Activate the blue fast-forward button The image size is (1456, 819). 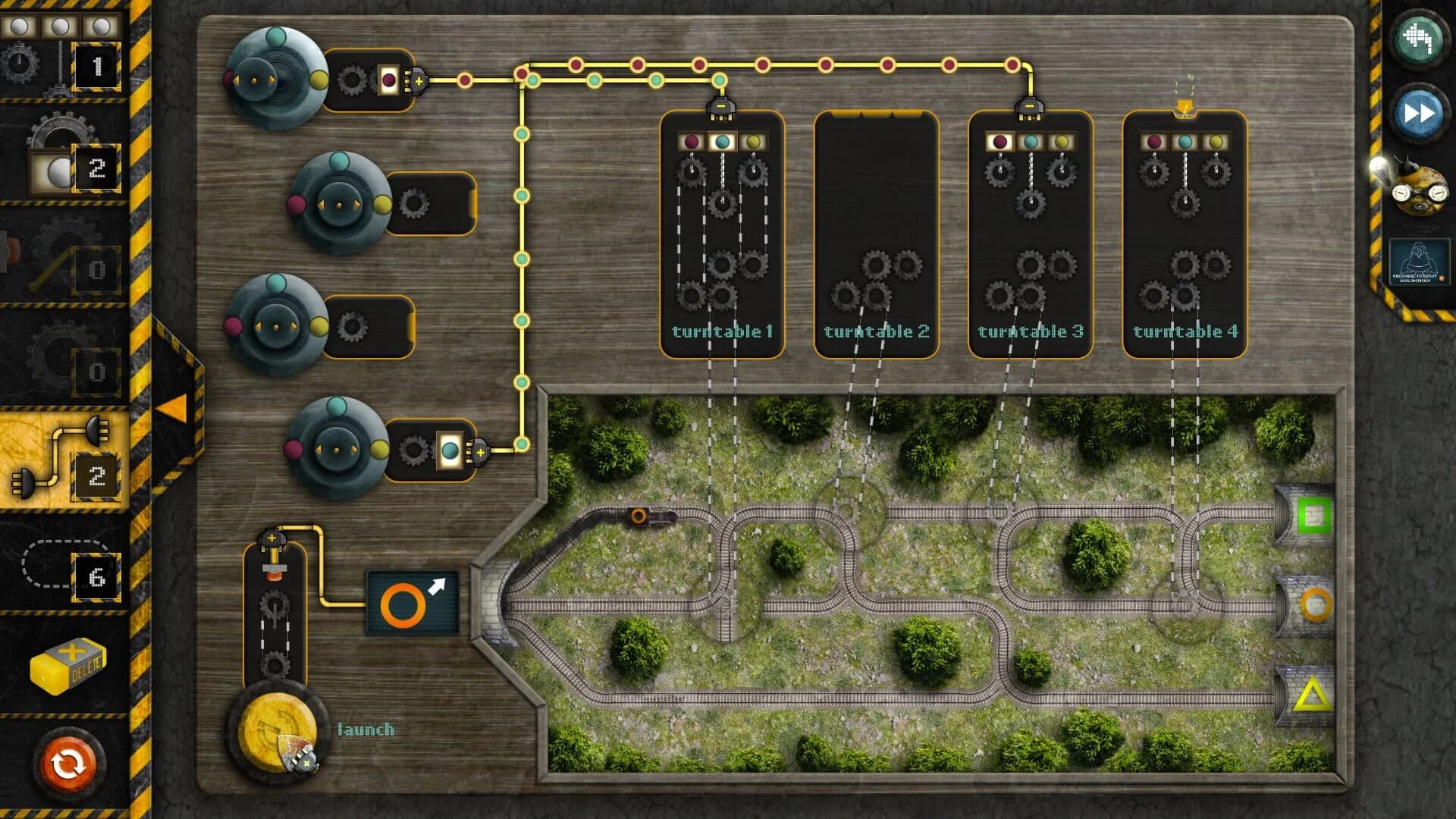(1420, 114)
